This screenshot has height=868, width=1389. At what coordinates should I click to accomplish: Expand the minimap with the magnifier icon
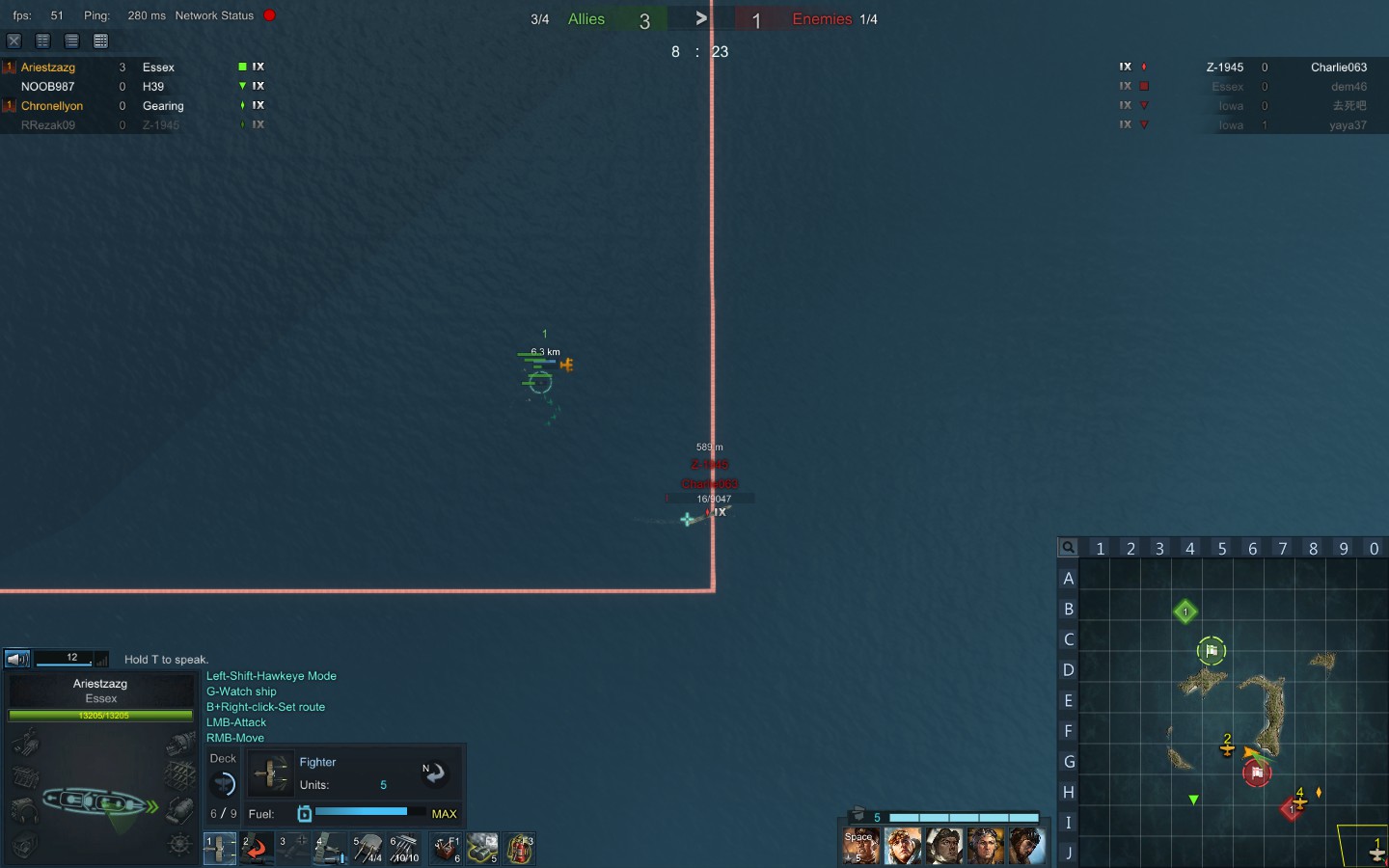pos(1068,548)
